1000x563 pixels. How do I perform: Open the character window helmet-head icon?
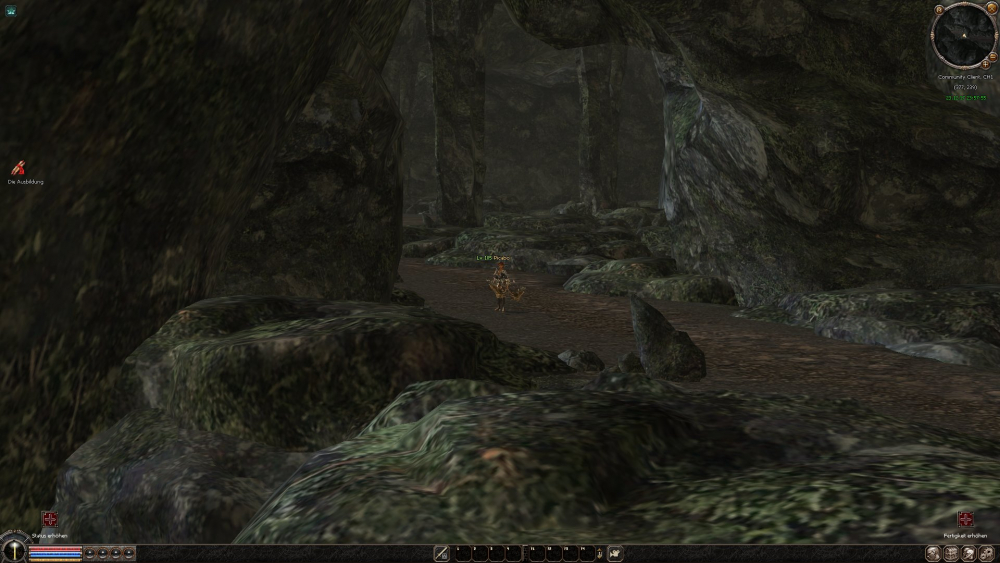[933, 553]
